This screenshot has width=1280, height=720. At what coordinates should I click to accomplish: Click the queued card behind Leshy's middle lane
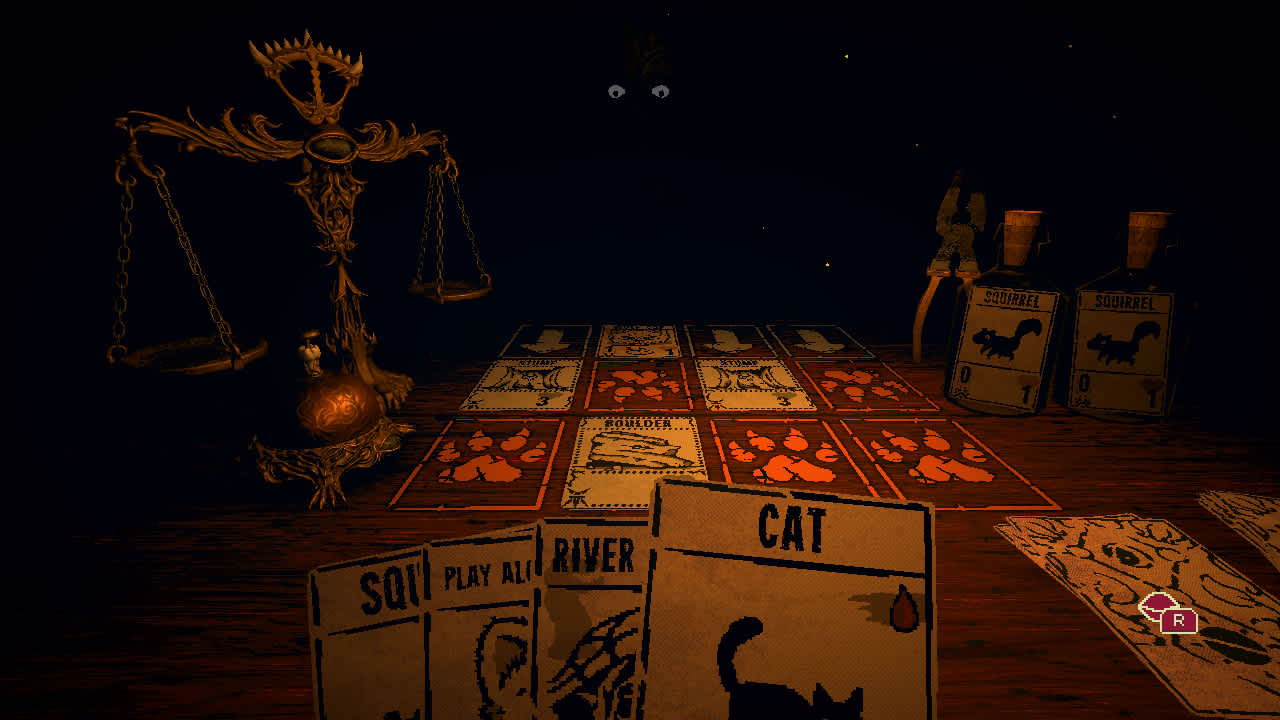[640, 340]
